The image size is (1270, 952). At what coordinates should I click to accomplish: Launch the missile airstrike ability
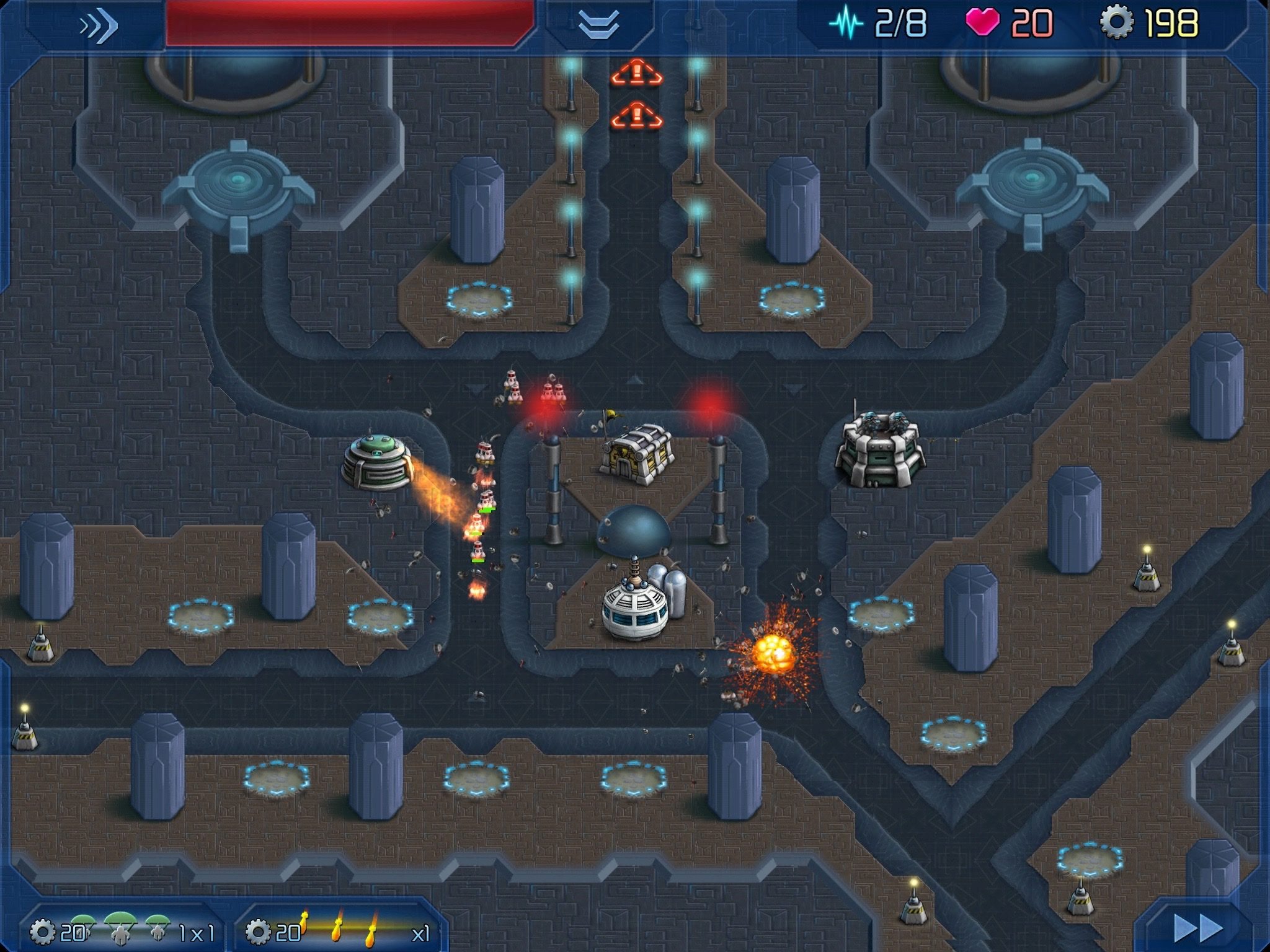338,929
